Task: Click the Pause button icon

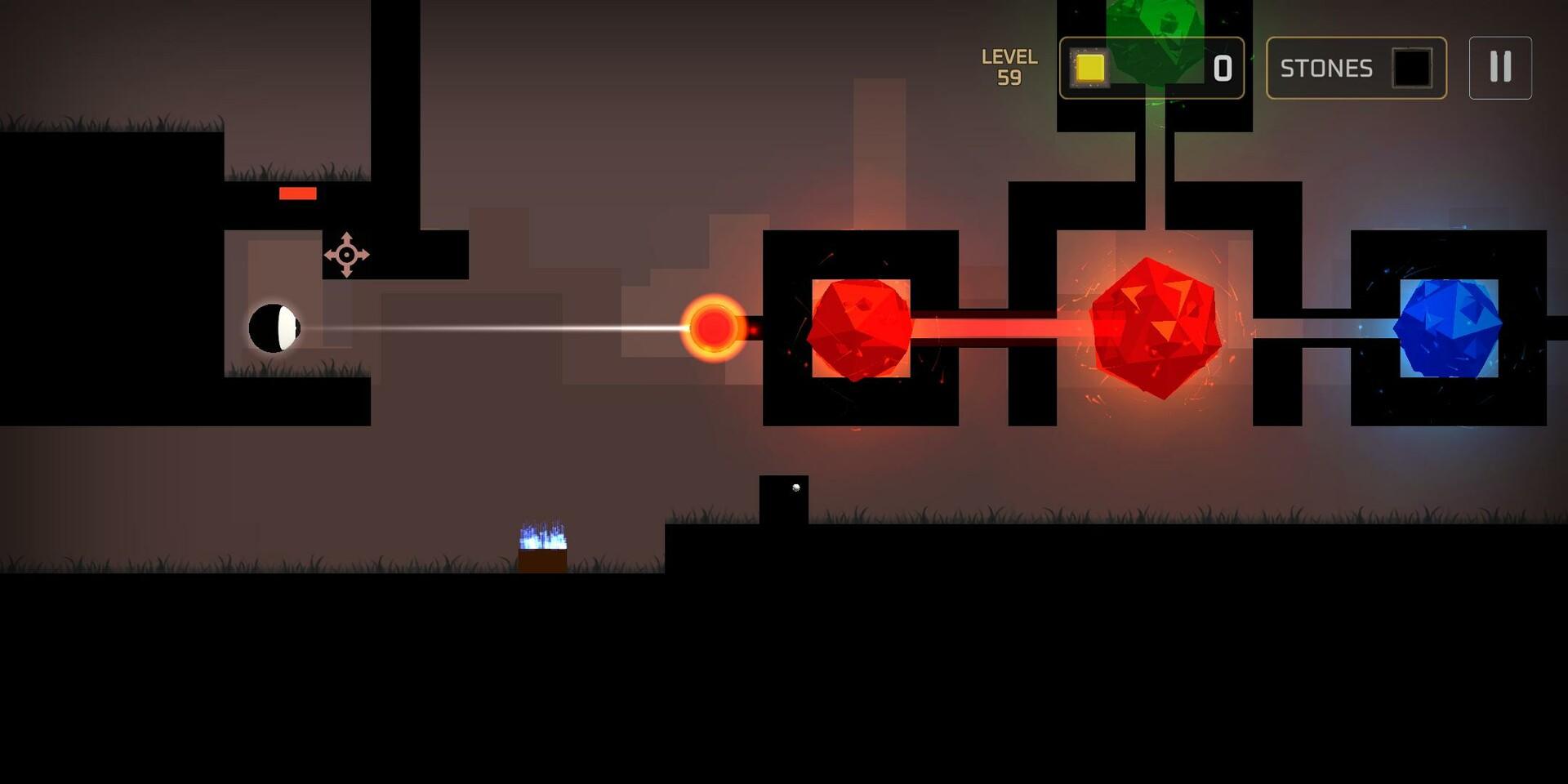Action: tap(1499, 68)
